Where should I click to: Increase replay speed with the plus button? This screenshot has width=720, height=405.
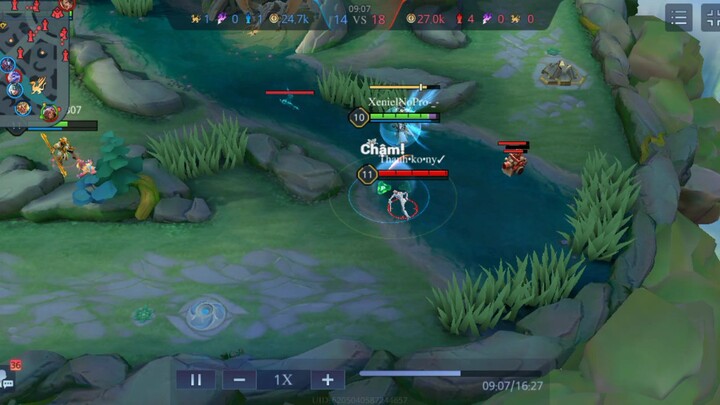tap(327, 380)
